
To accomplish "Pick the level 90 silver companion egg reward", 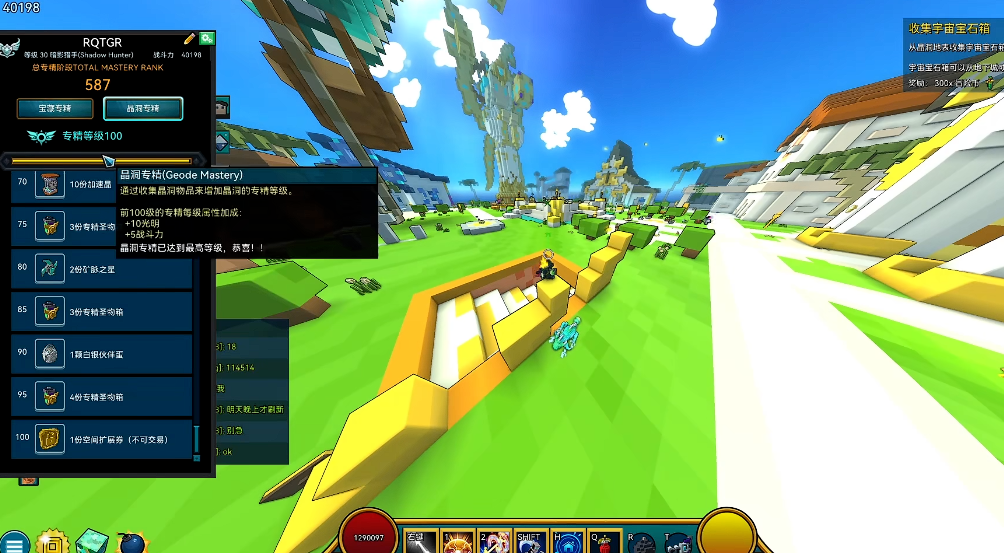I will tap(101, 354).
